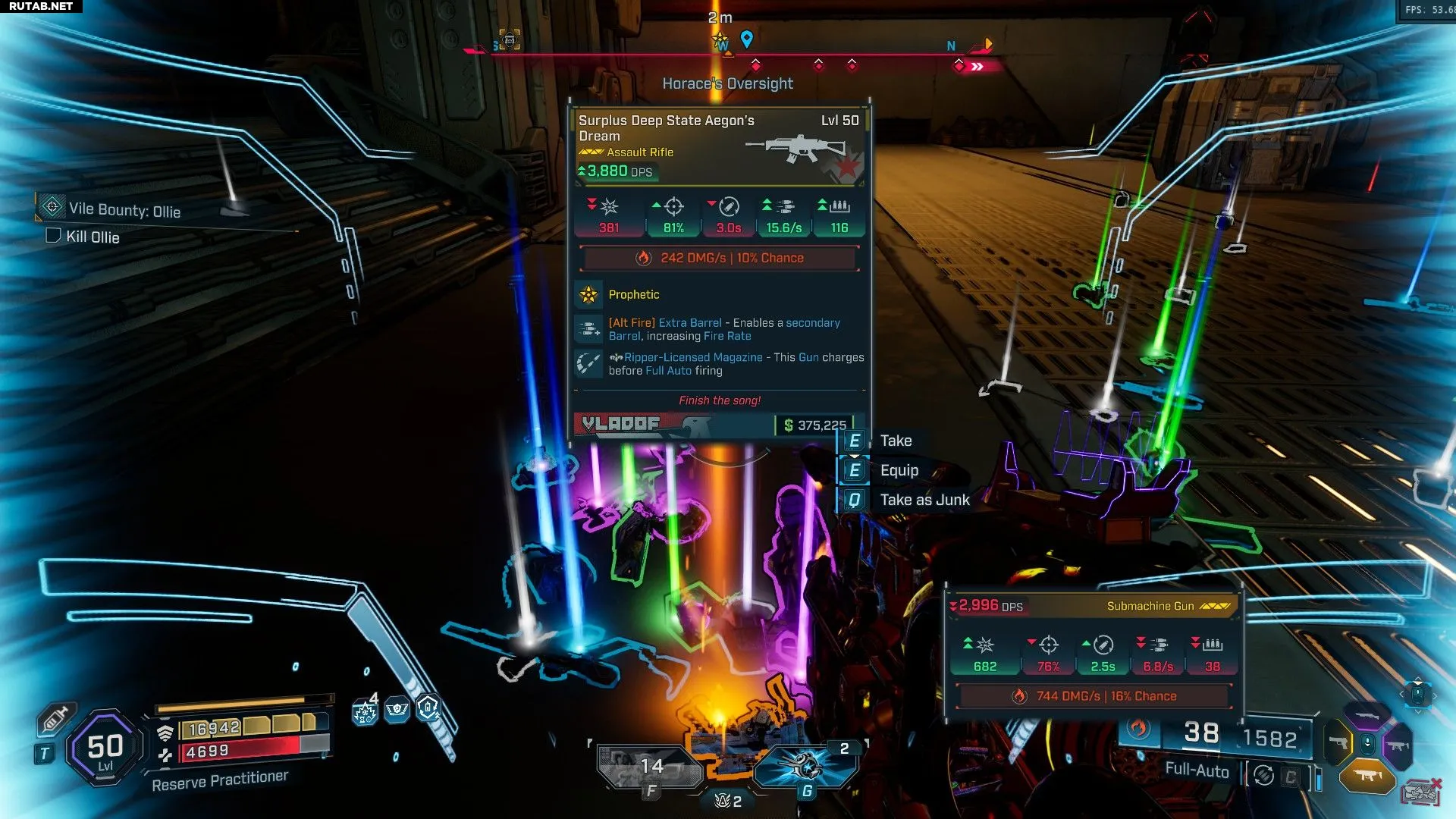Screen dimensions: 1456x819
Task: Toggle the Full-Auto fire mode switch icon
Action: point(1263,776)
